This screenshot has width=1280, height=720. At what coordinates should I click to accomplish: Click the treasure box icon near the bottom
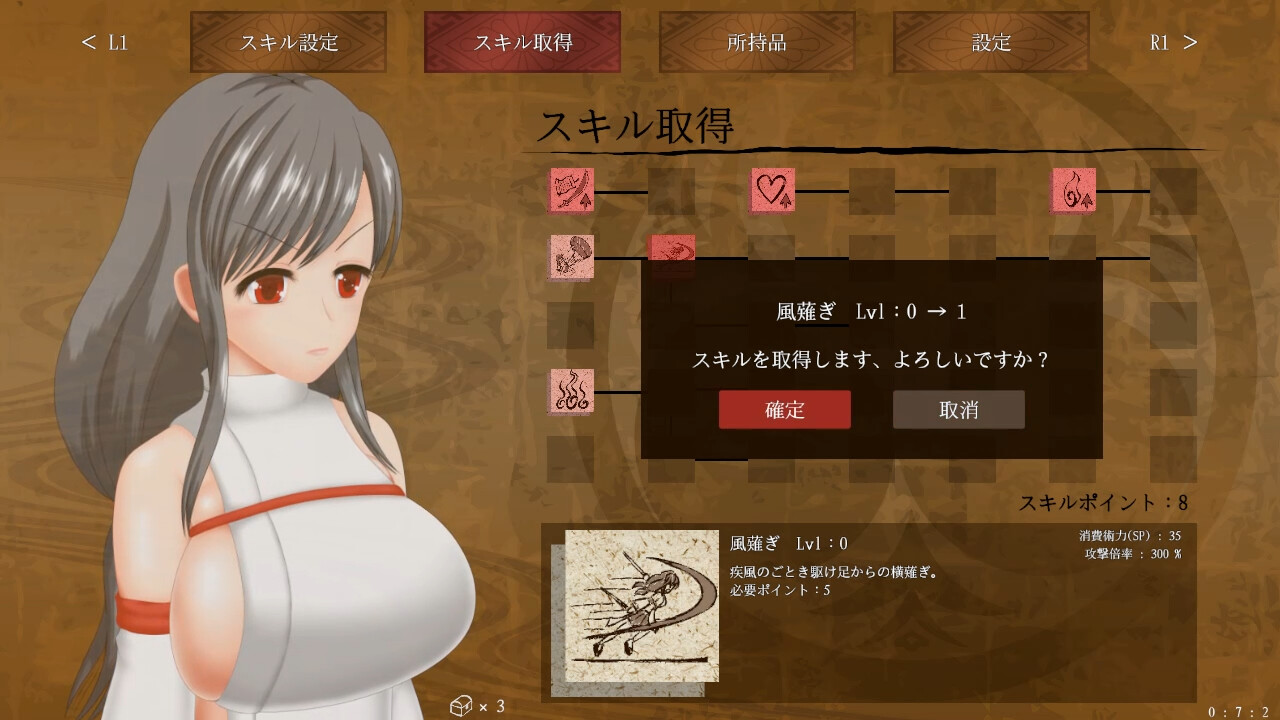pyautogui.click(x=463, y=705)
